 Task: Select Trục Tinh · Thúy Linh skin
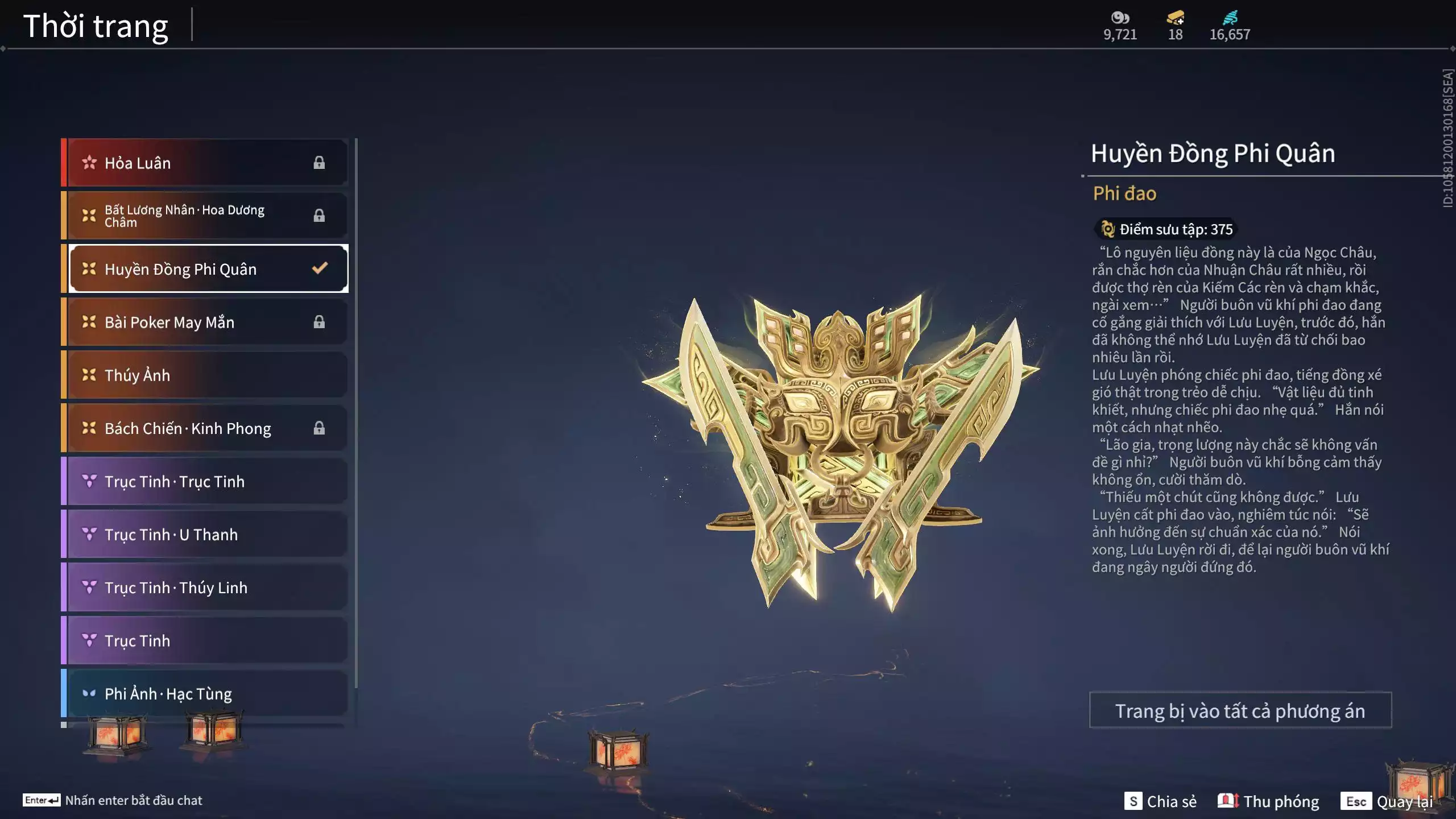[205, 588]
